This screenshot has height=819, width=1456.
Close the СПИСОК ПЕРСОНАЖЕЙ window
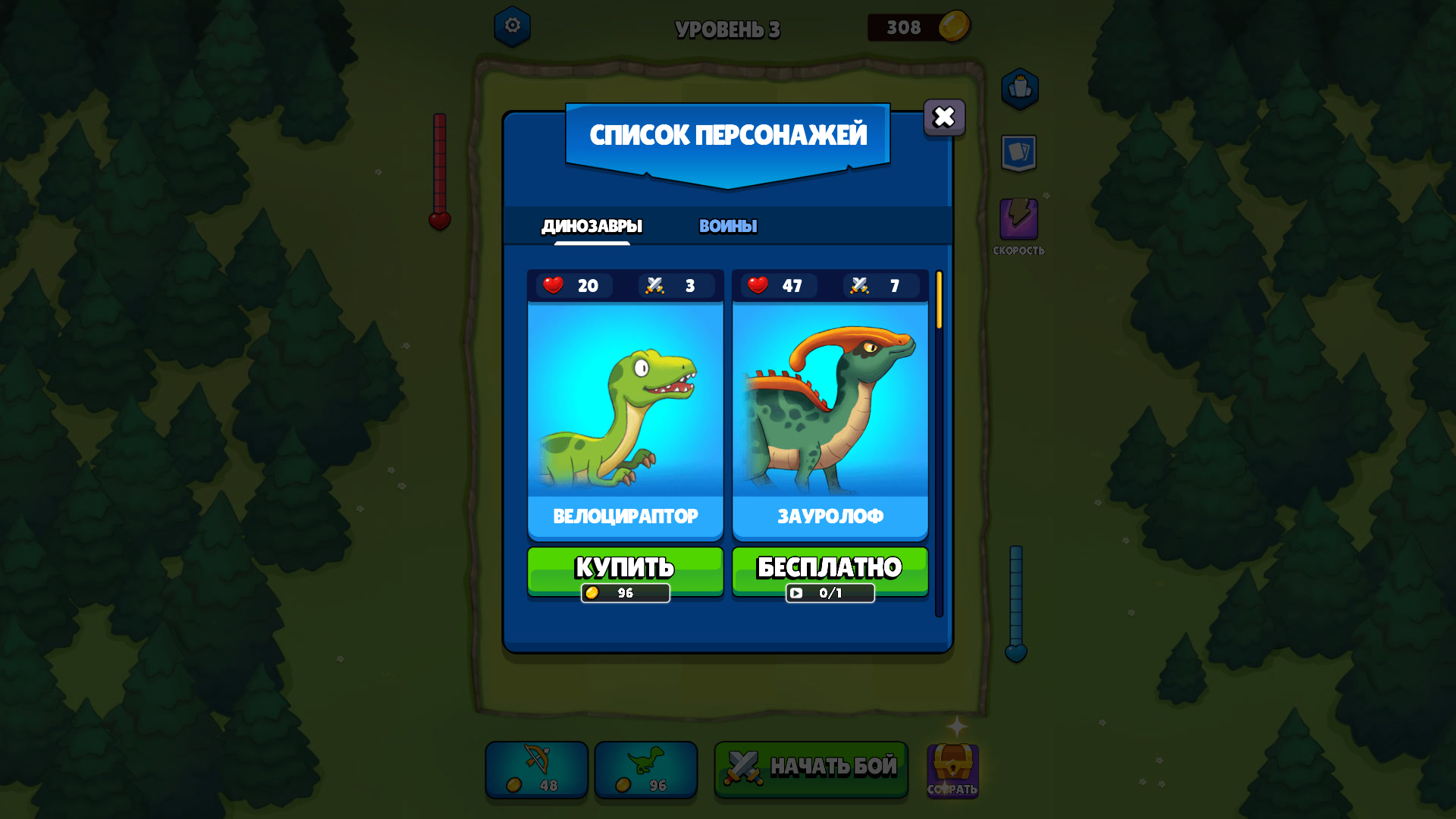[x=943, y=116]
